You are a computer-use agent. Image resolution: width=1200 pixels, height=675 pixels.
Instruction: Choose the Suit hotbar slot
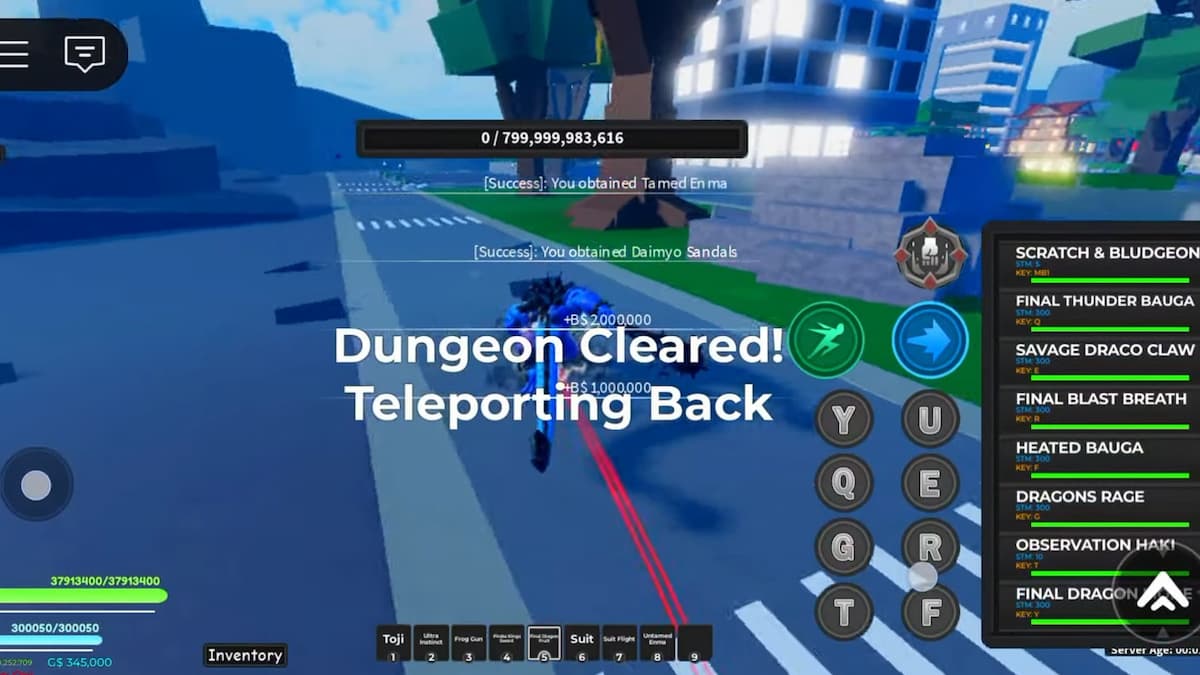pyautogui.click(x=582, y=643)
